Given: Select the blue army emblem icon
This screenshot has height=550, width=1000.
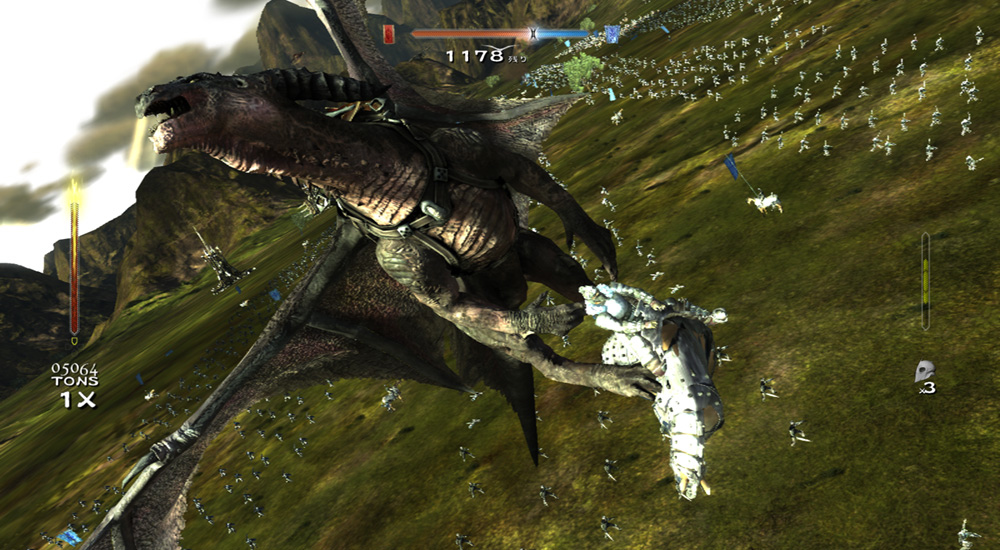Looking at the screenshot, I should (x=612, y=34).
